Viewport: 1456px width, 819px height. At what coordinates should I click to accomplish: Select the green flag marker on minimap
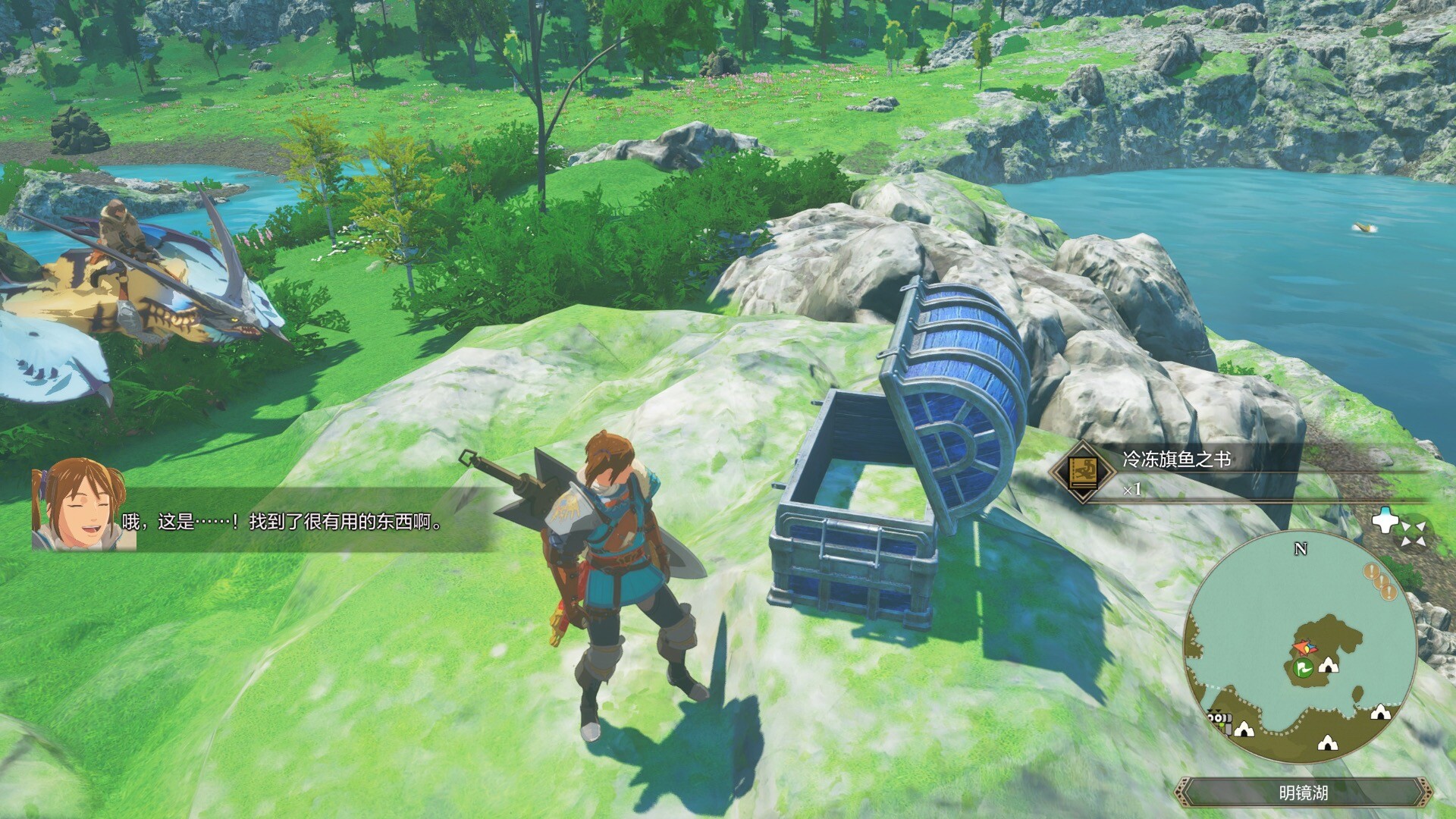point(1304,668)
